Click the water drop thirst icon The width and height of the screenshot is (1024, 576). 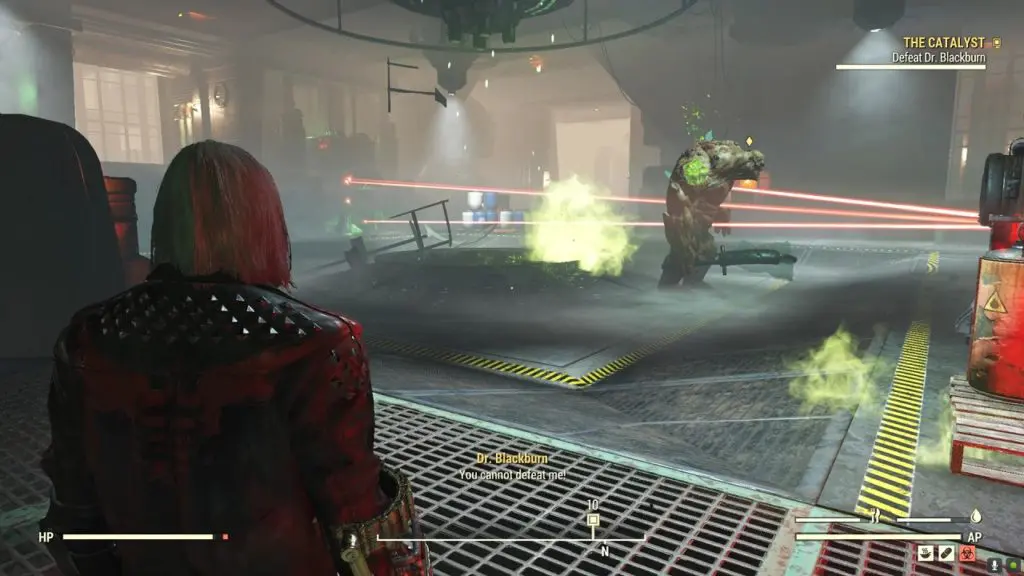click(x=975, y=517)
